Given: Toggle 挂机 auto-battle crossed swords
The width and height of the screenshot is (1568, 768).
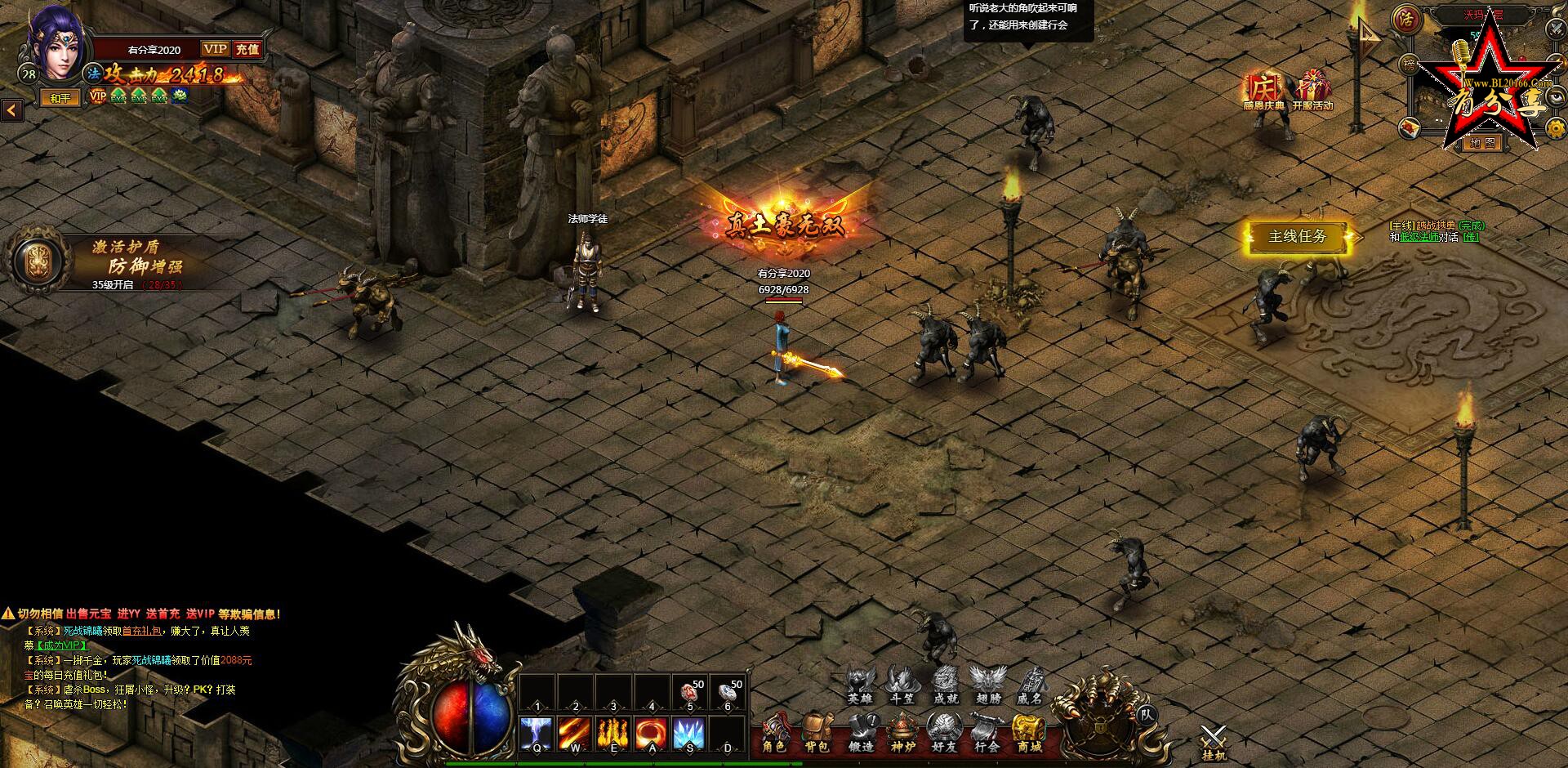Looking at the screenshot, I should point(1214,741).
